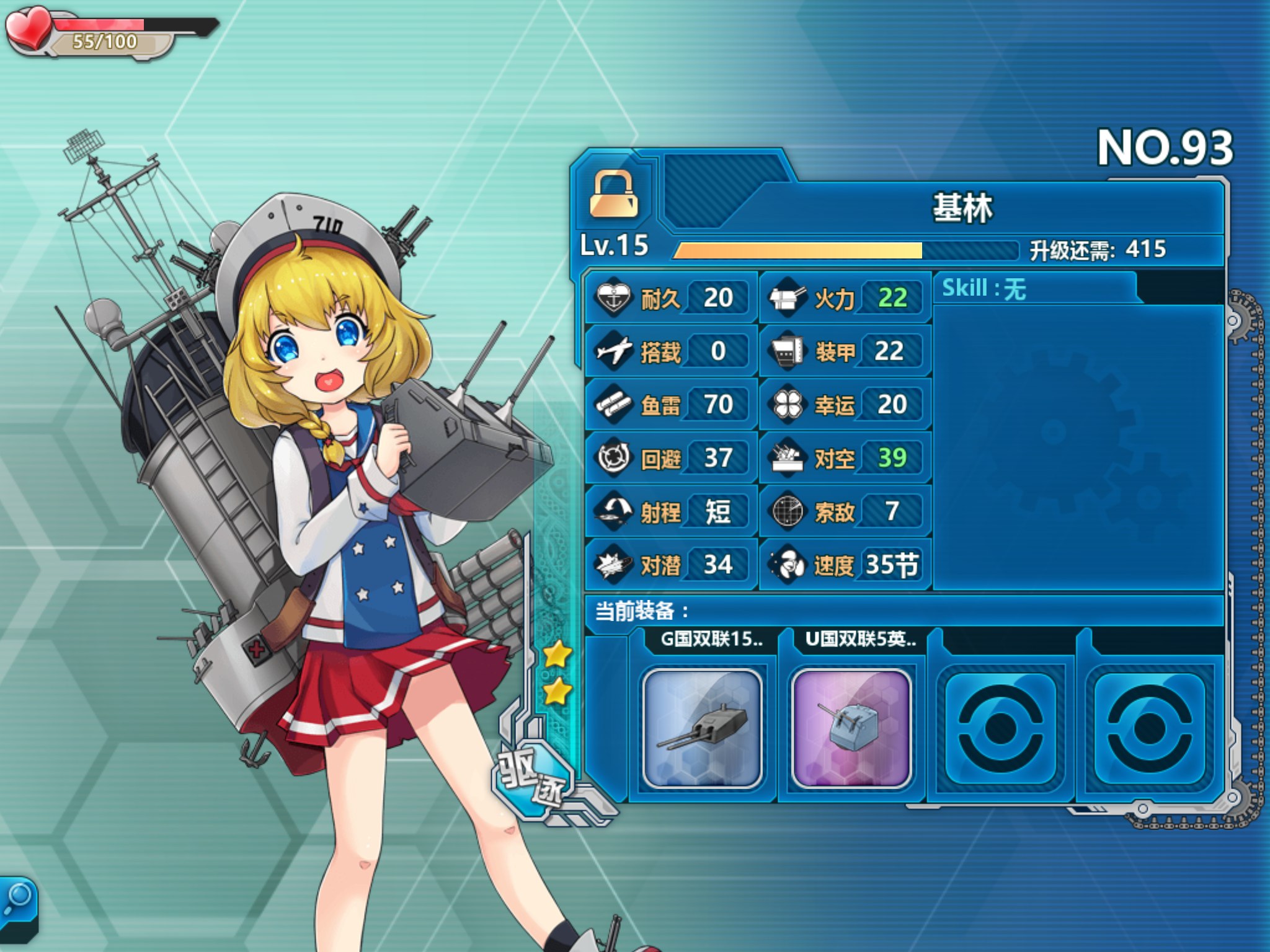The height and width of the screenshot is (952, 1270).
Task: Select the U国双联5英 turret equipment slot
Action: point(851,728)
